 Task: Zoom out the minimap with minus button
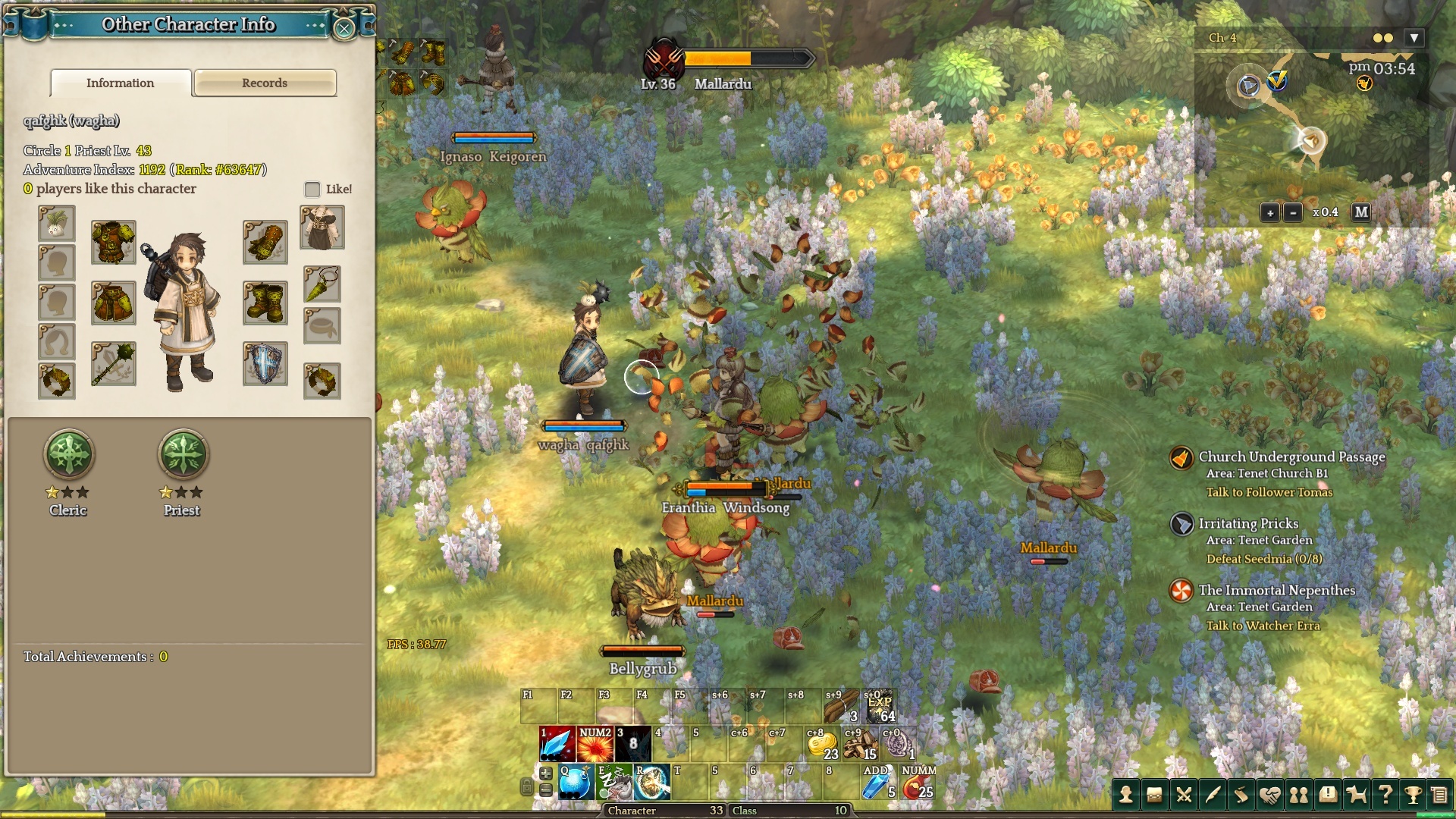(1293, 212)
